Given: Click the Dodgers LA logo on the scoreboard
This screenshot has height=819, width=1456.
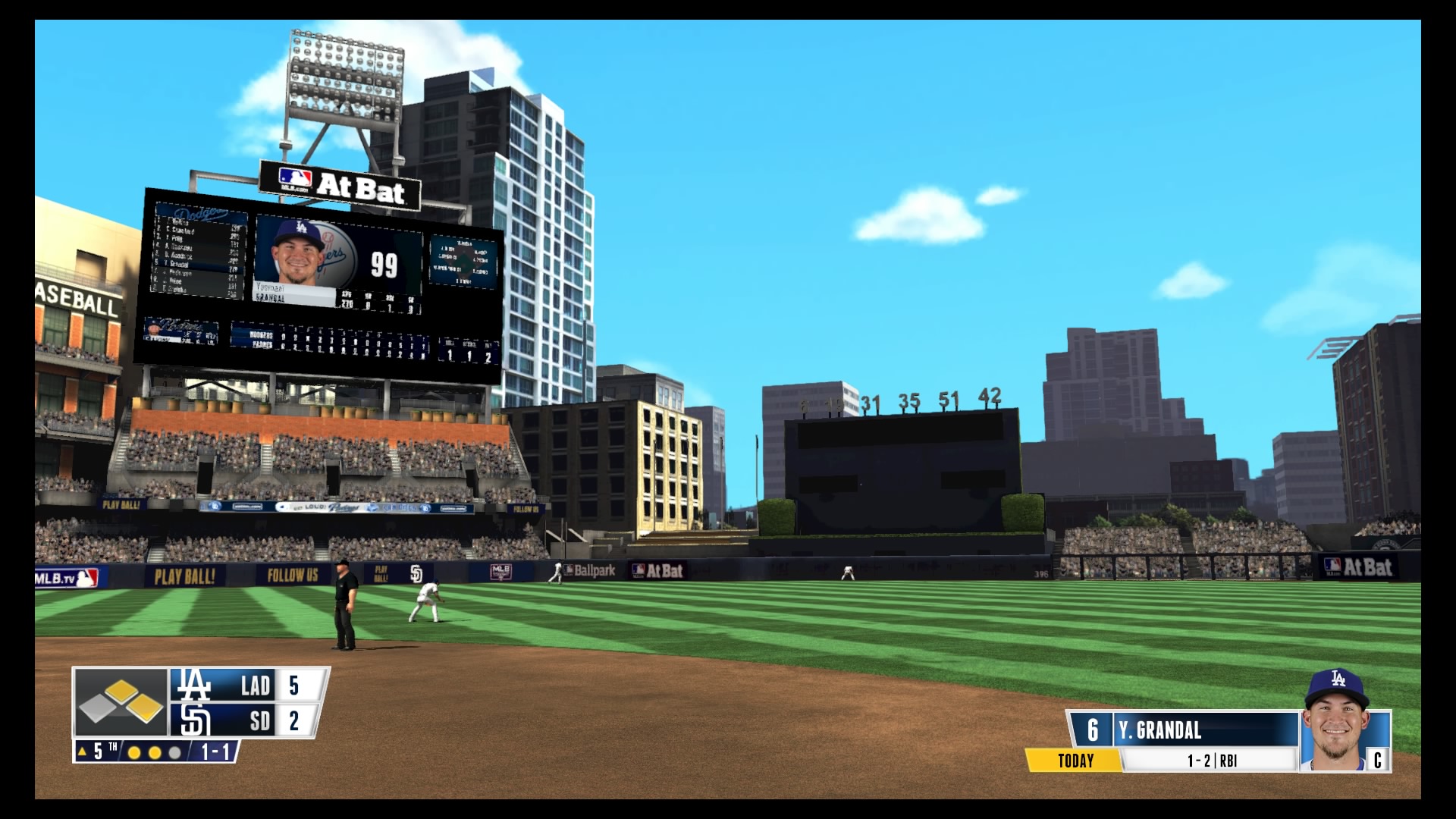Looking at the screenshot, I should 193,685.
